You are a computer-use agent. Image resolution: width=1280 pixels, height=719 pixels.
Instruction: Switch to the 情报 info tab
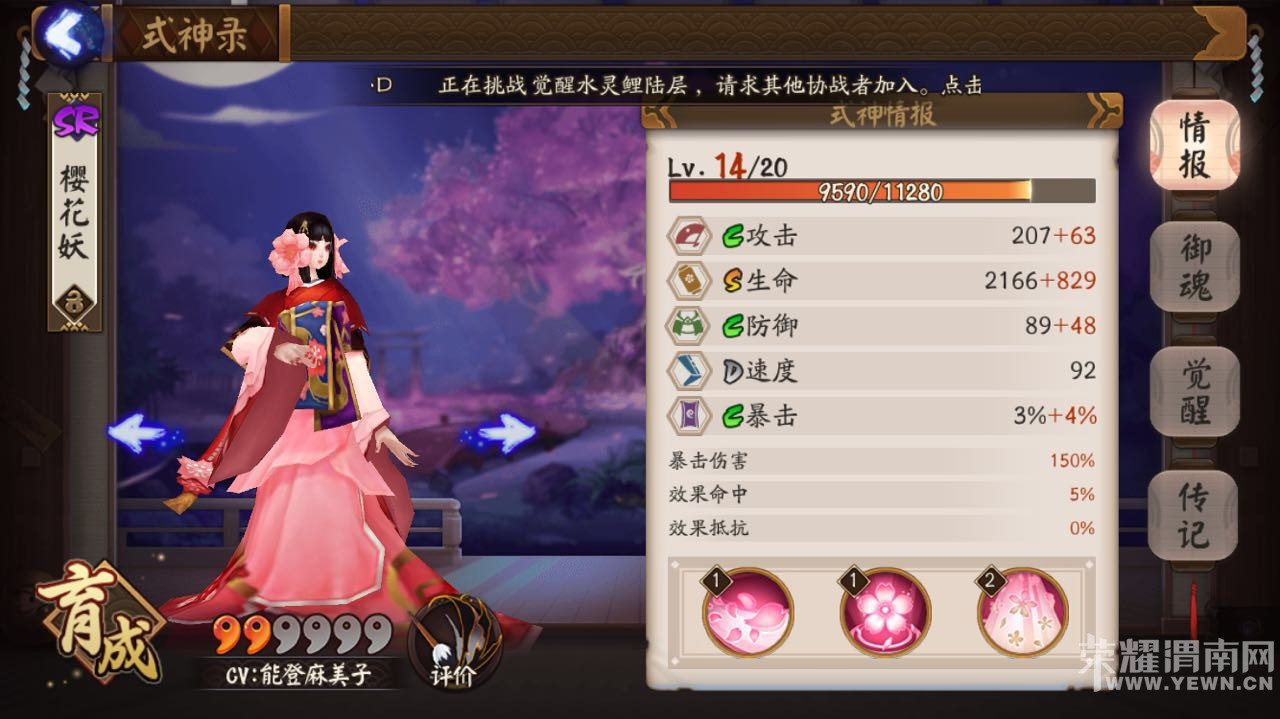click(1194, 145)
